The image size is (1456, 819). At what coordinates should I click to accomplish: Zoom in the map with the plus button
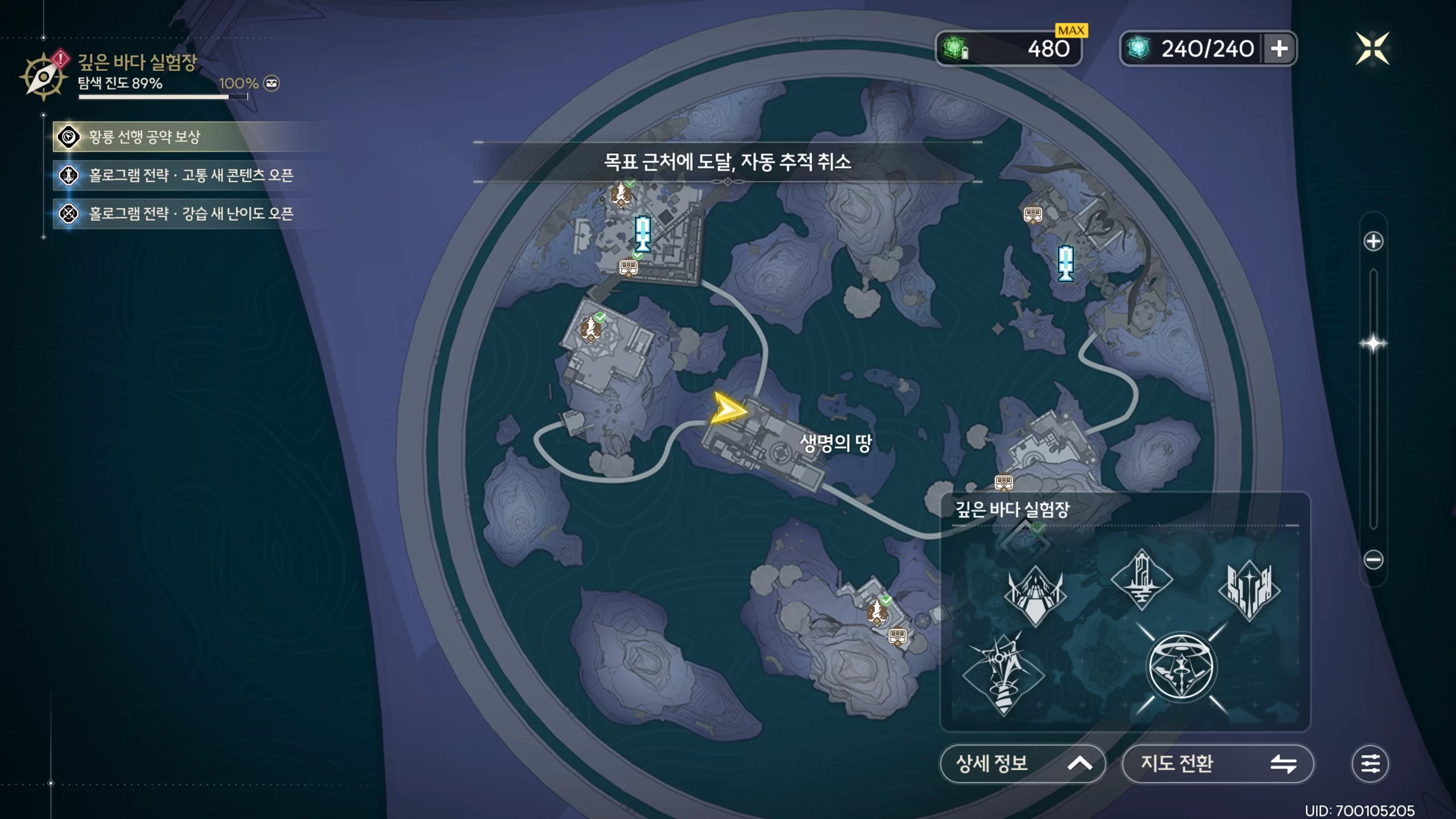pyautogui.click(x=1373, y=241)
